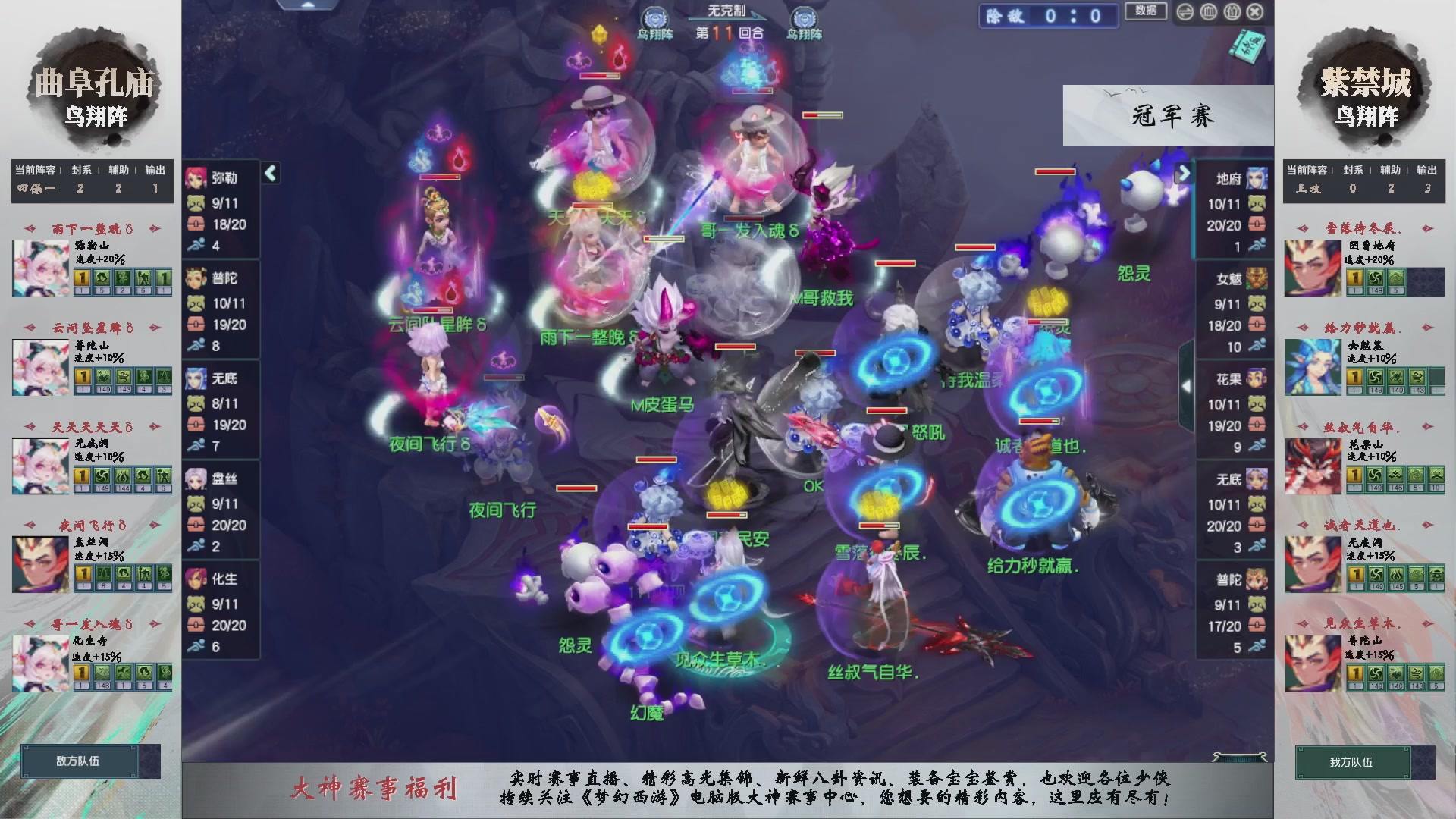The width and height of the screenshot is (1456, 819).
Task: Toggle the second circular display option in top toolbar
Action: pyautogui.click(x=1208, y=13)
